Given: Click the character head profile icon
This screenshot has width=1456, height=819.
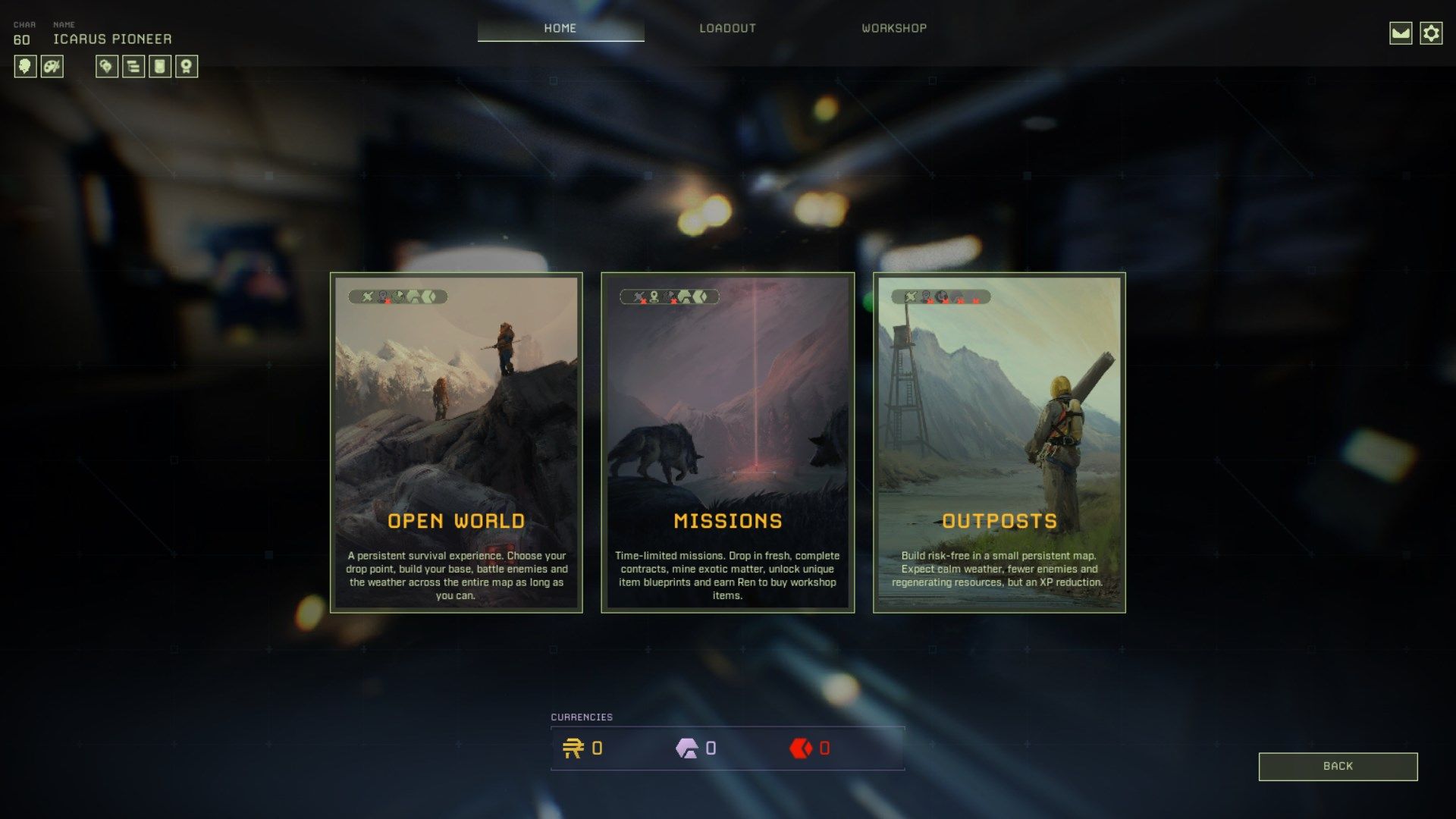Looking at the screenshot, I should click(x=25, y=67).
